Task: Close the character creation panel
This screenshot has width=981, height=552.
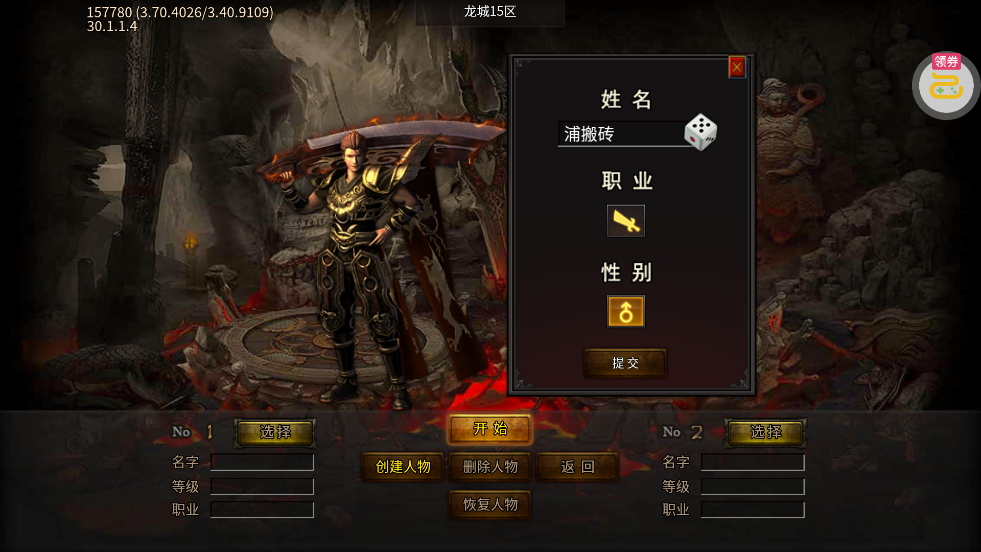Action: pos(737,67)
